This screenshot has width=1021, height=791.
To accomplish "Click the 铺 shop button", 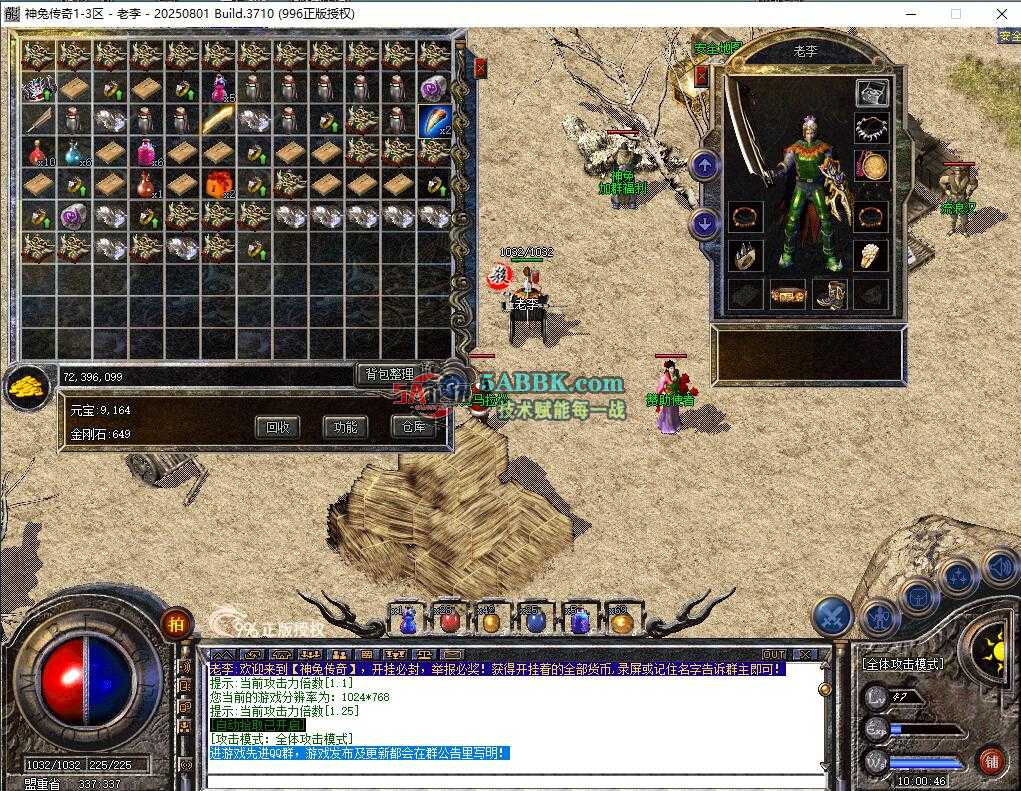I will [990, 760].
